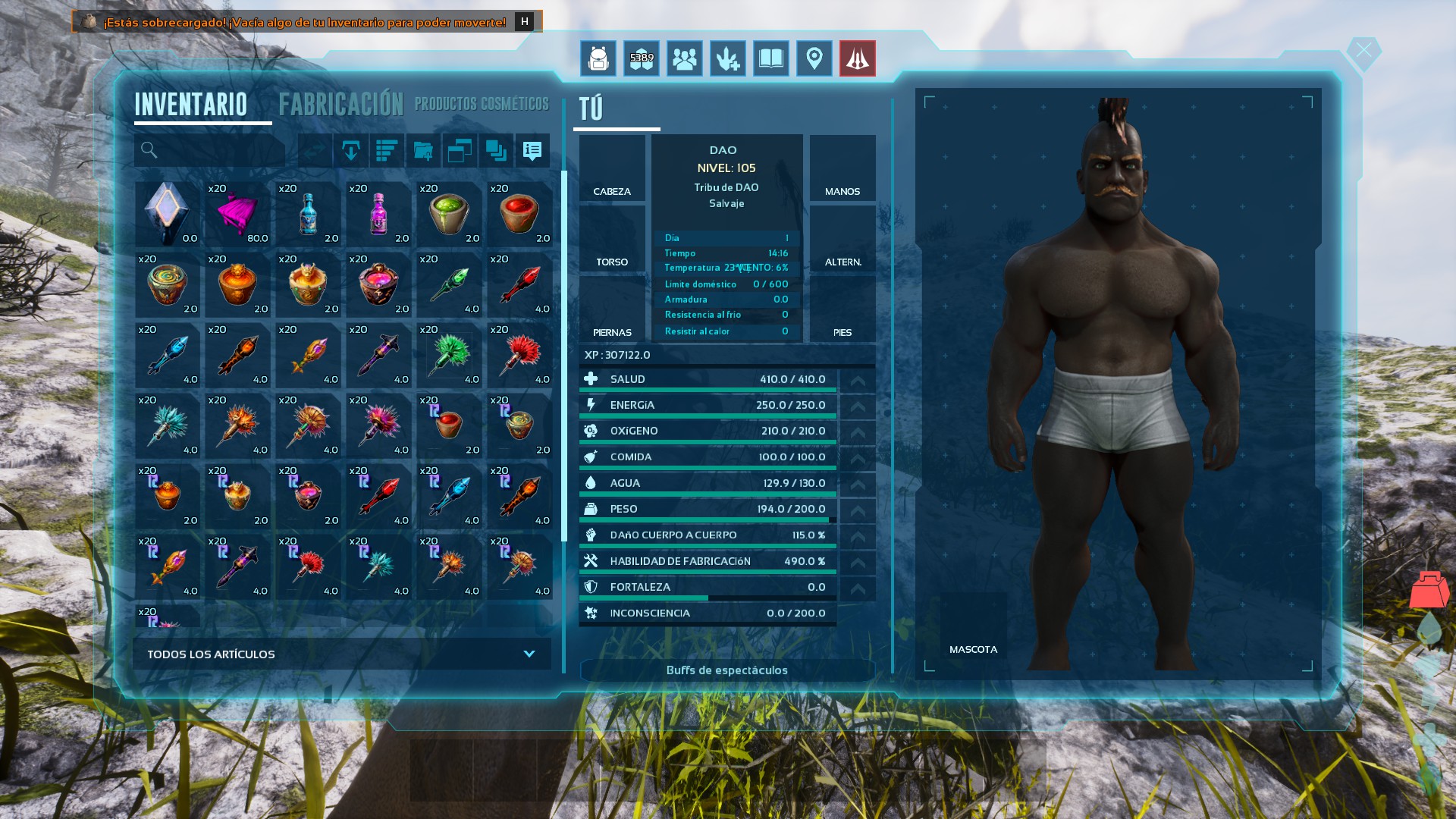Image resolution: width=1456 pixels, height=819 pixels.
Task: Switch to the FABRICACIÓN tab
Action: click(x=341, y=104)
